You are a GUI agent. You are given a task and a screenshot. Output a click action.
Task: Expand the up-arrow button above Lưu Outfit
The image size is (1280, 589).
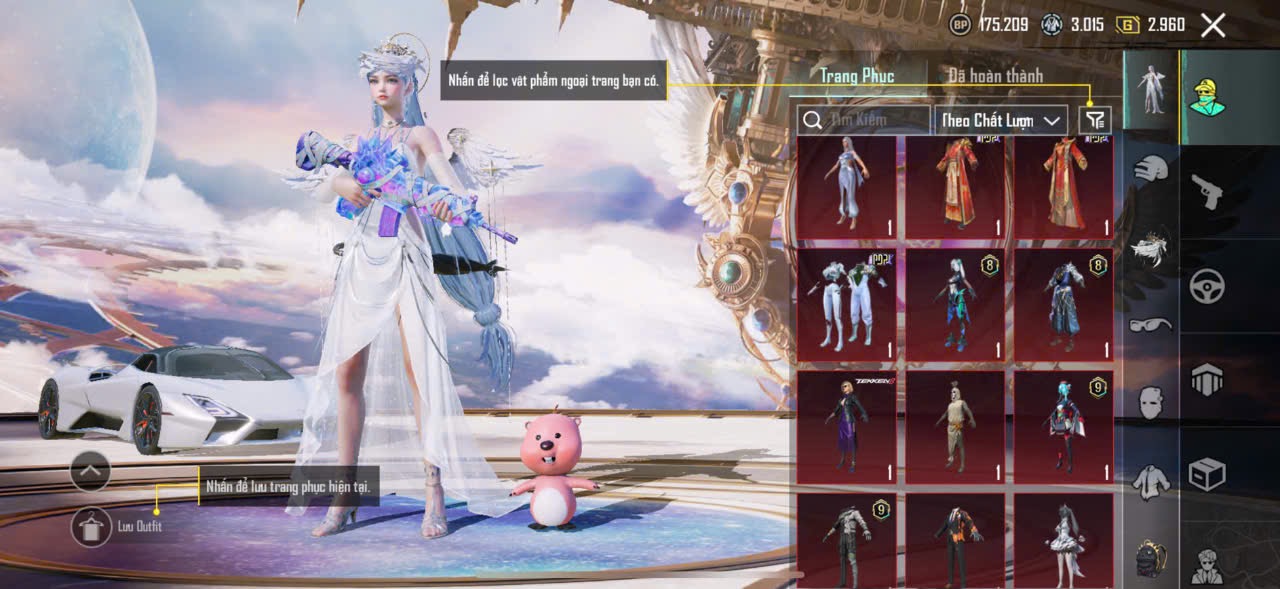point(90,469)
